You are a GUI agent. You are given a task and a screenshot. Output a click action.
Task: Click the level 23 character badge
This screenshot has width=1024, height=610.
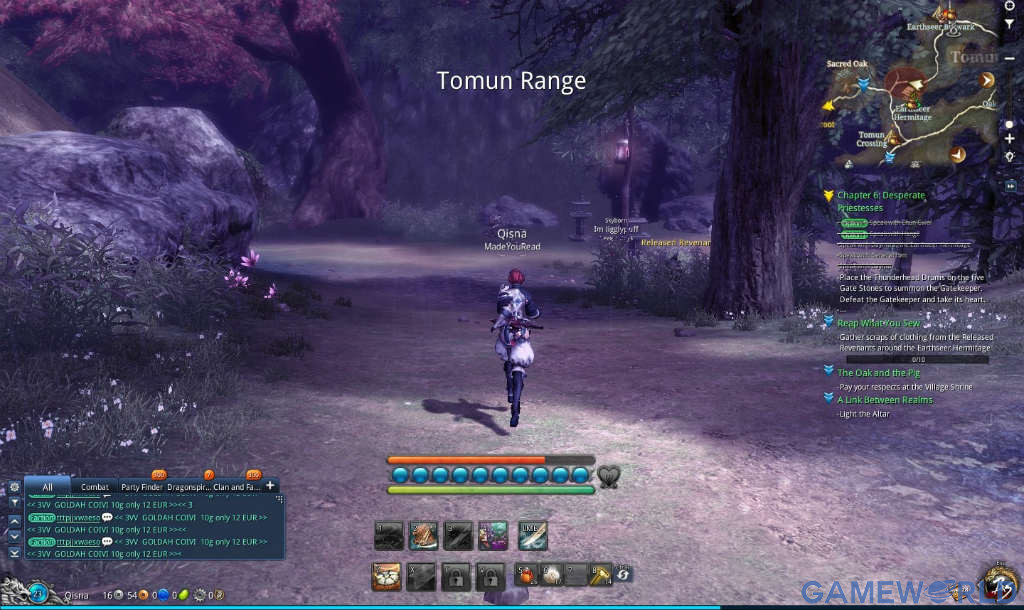pyautogui.click(x=37, y=593)
